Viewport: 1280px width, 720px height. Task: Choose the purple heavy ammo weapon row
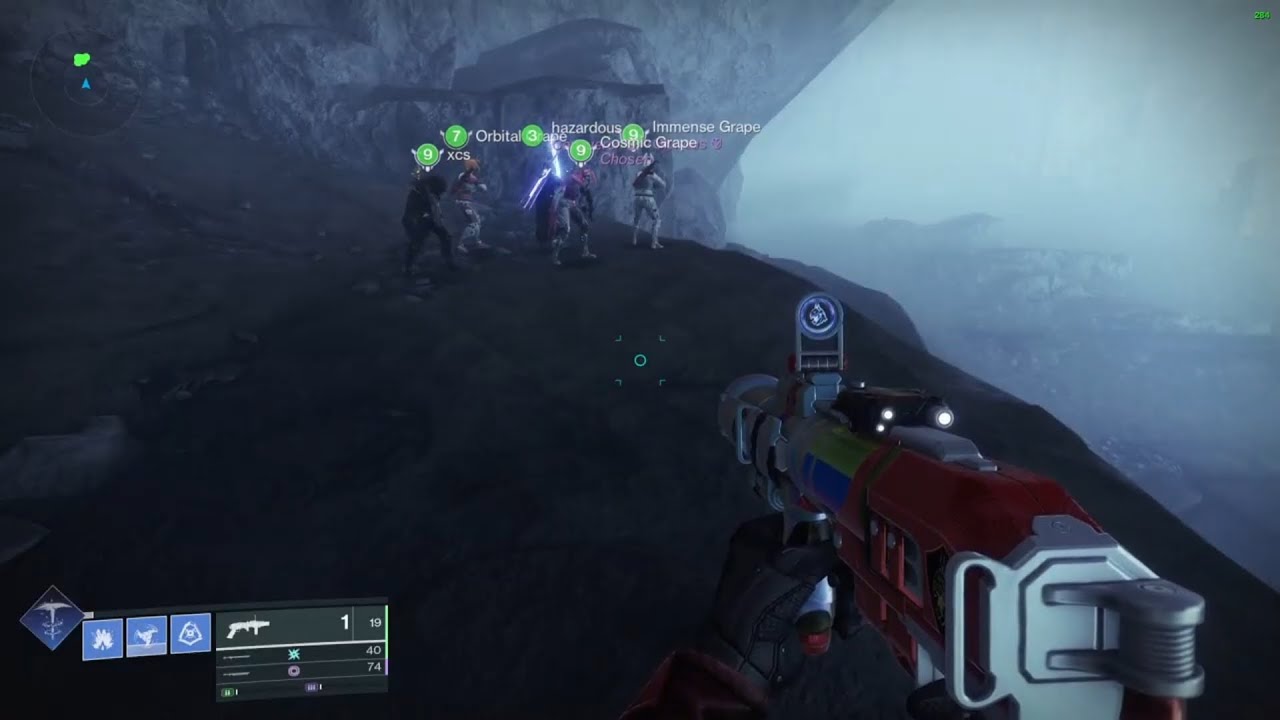[300, 669]
